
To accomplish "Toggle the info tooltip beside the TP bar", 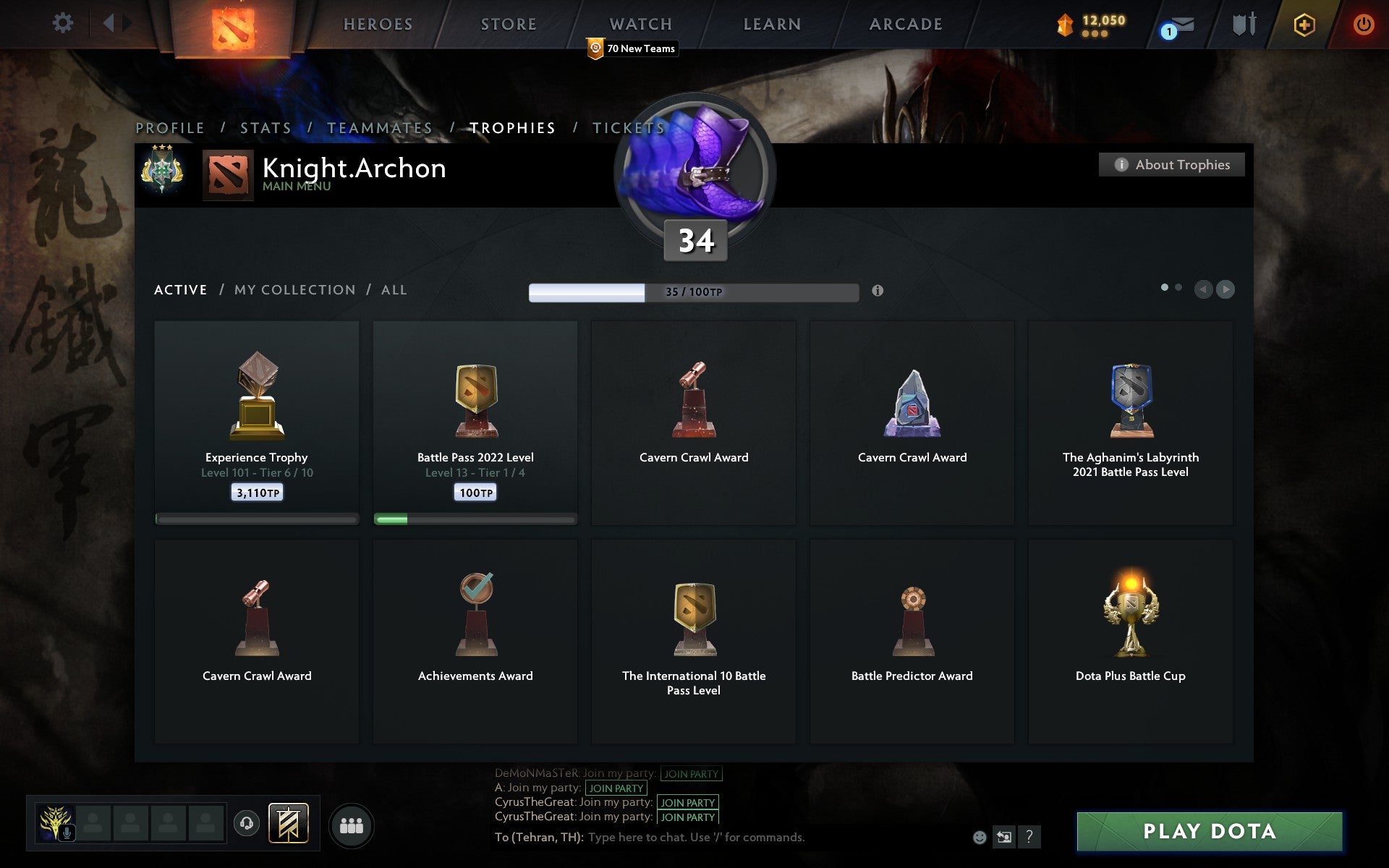I will (878, 292).
